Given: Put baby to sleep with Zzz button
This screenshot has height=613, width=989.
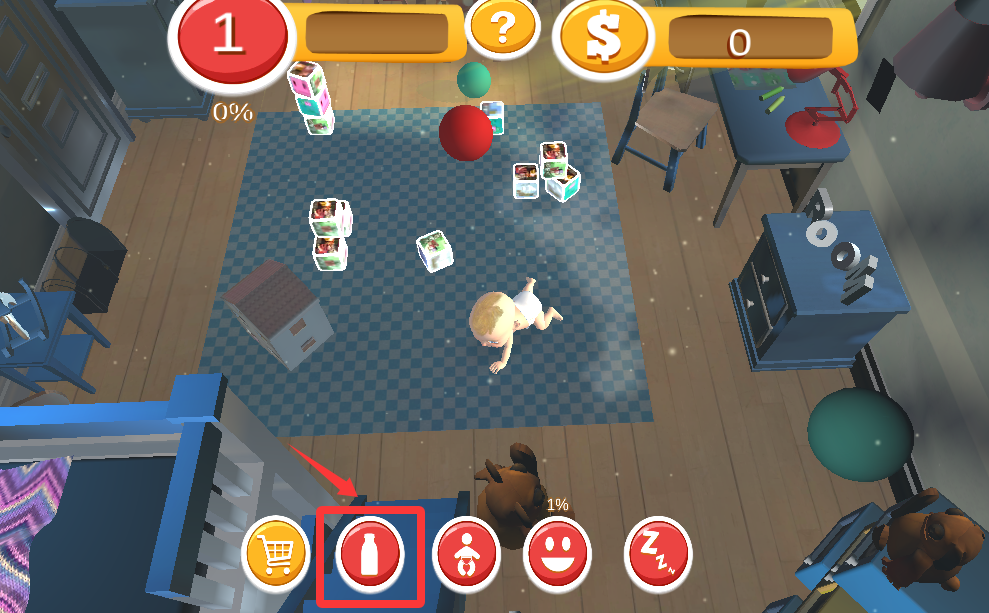Looking at the screenshot, I should [657, 553].
